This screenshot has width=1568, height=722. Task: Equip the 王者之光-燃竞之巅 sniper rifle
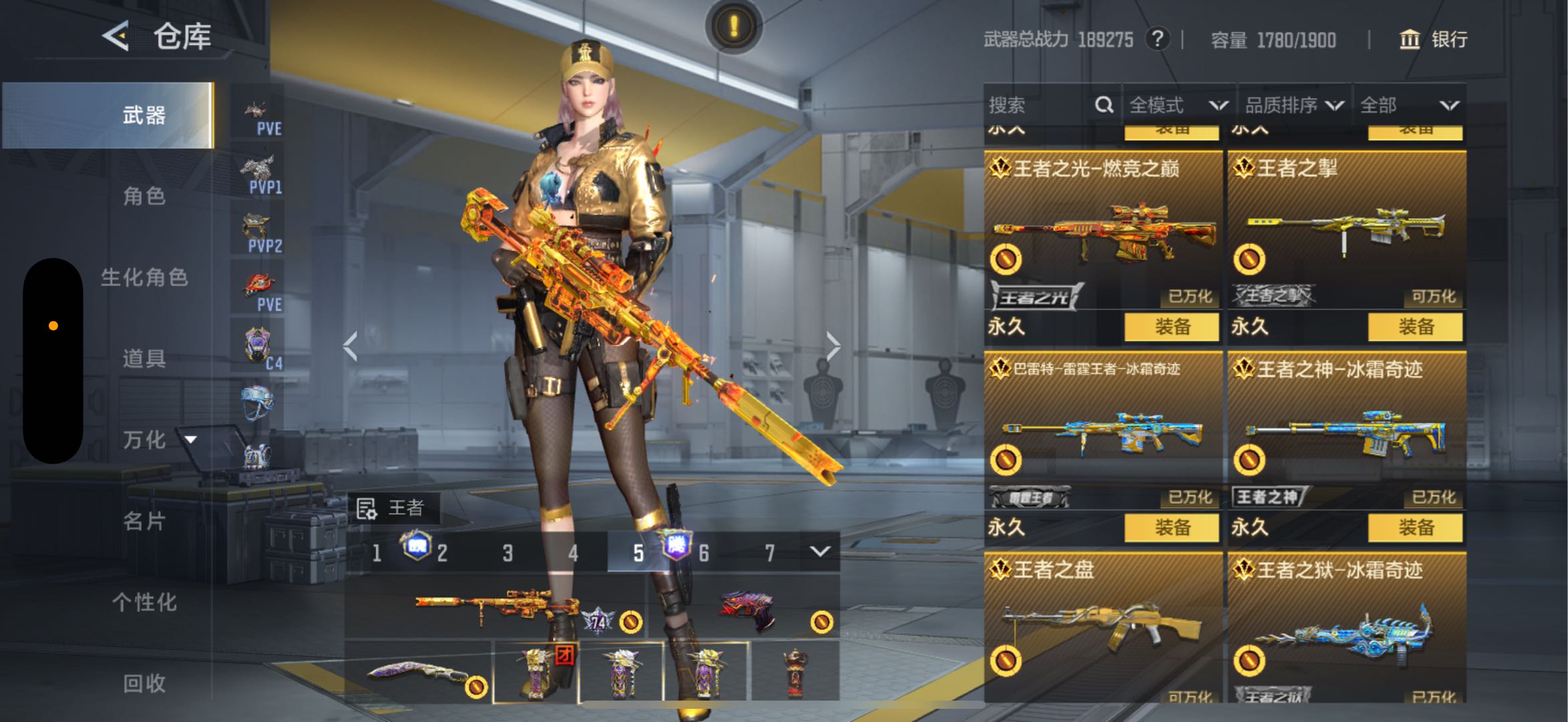(1171, 327)
